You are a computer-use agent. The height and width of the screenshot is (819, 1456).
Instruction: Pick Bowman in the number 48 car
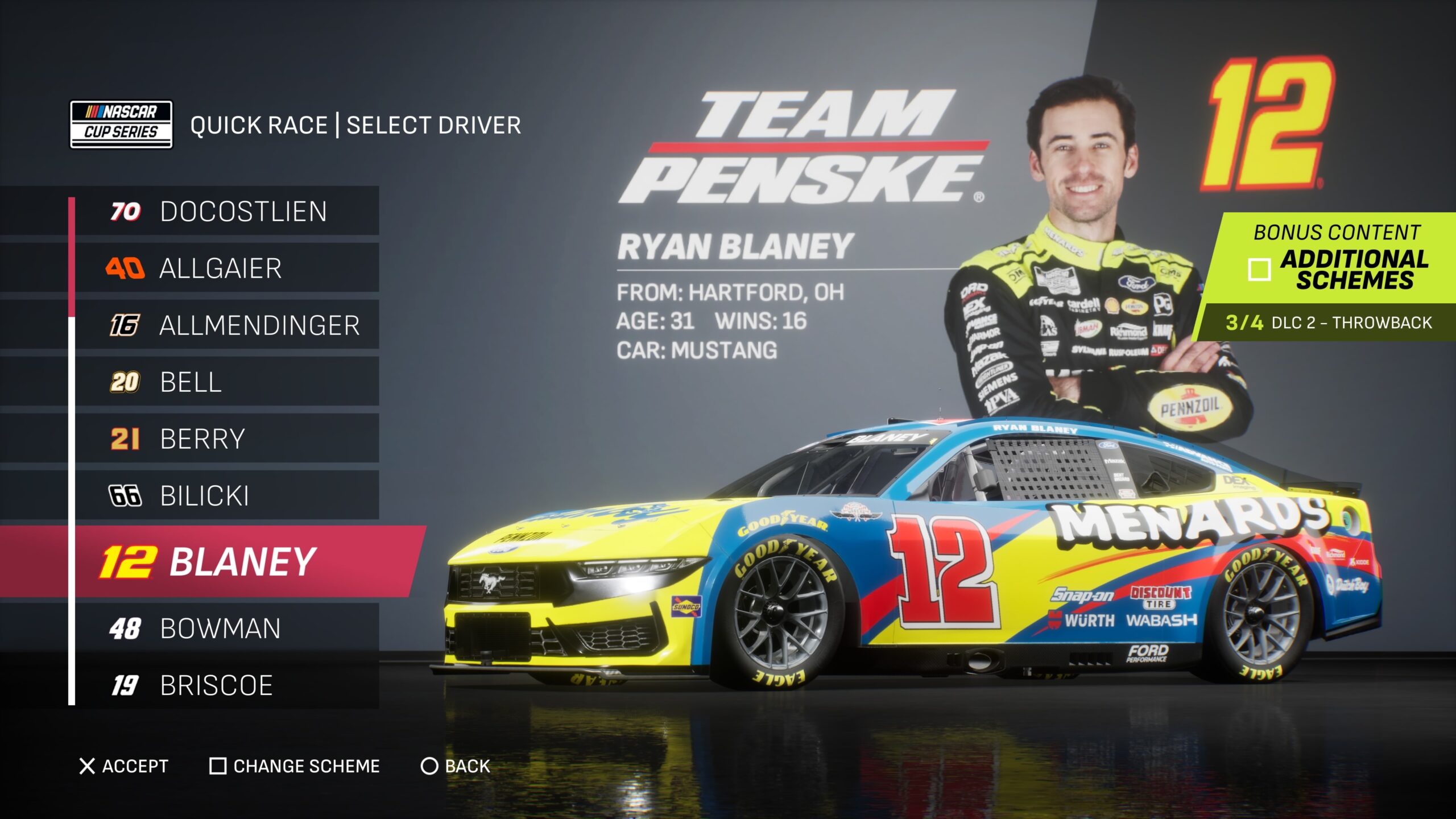(227, 628)
